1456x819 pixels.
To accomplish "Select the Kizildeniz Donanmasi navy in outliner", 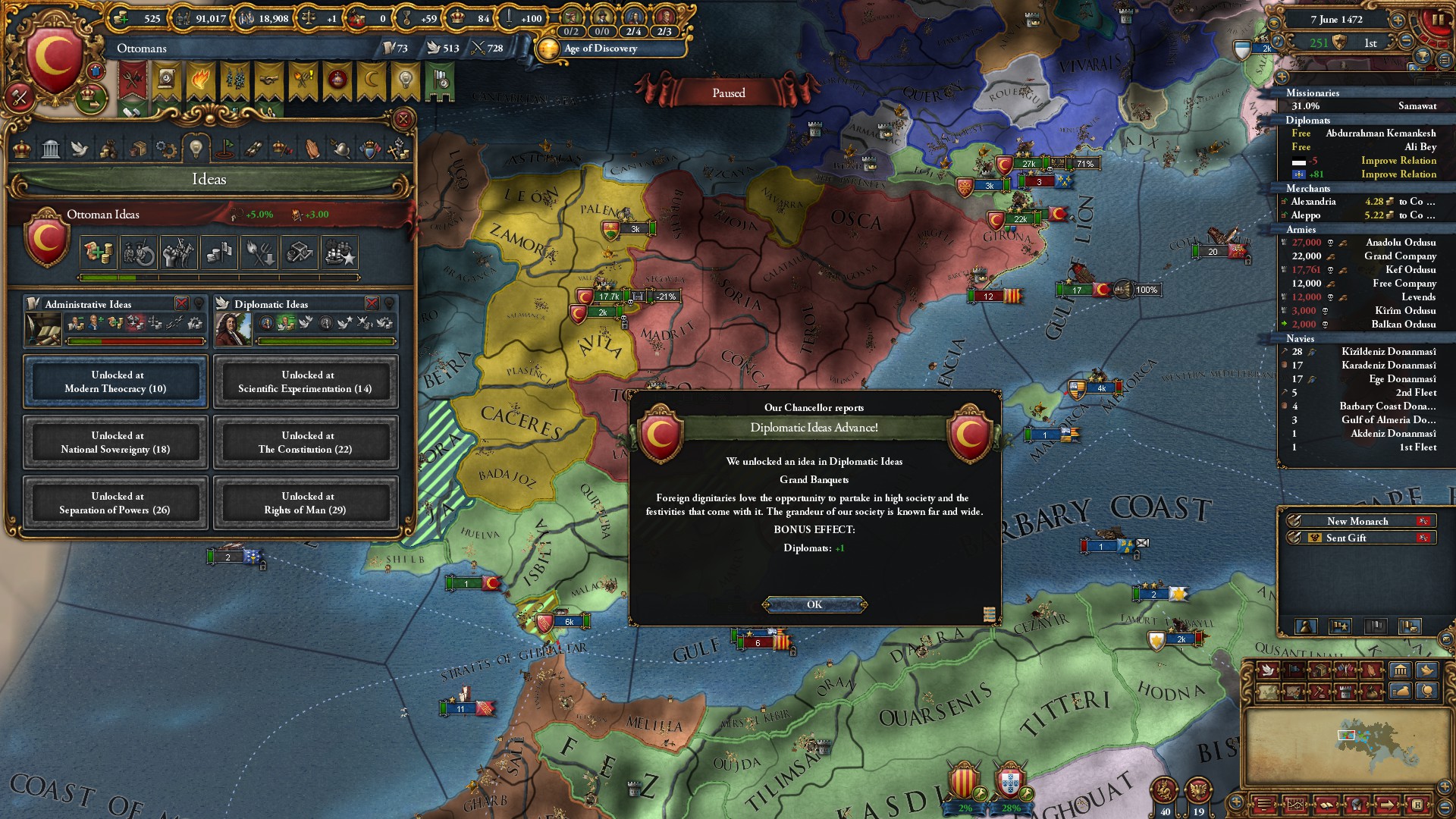I will click(1388, 352).
